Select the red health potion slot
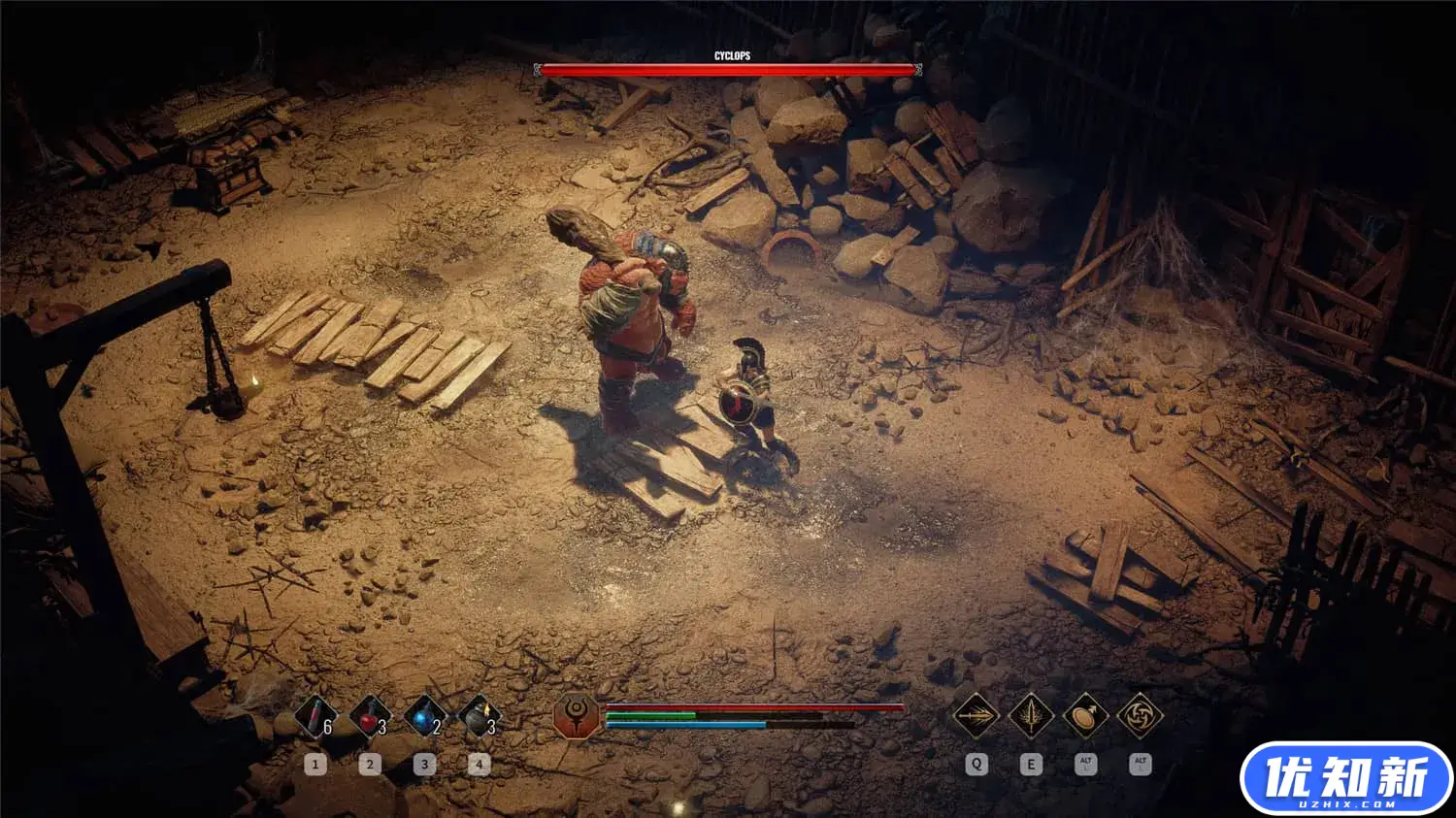 click(369, 718)
